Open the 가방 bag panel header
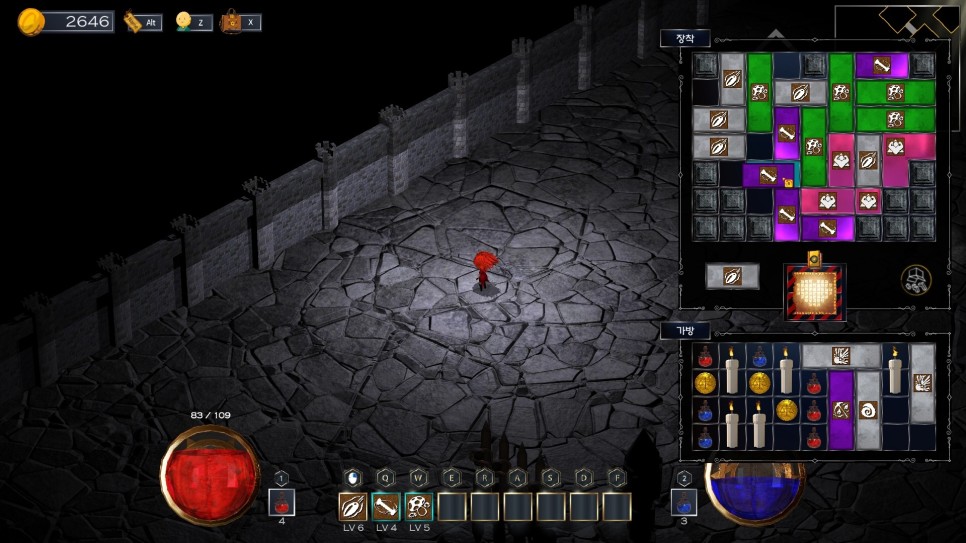 pyautogui.click(x=685, y=330)
